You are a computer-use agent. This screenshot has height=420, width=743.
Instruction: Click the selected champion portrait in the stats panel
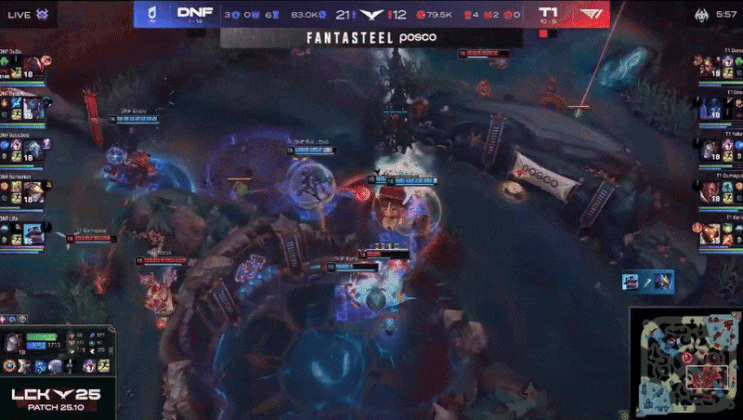(14, 342)
